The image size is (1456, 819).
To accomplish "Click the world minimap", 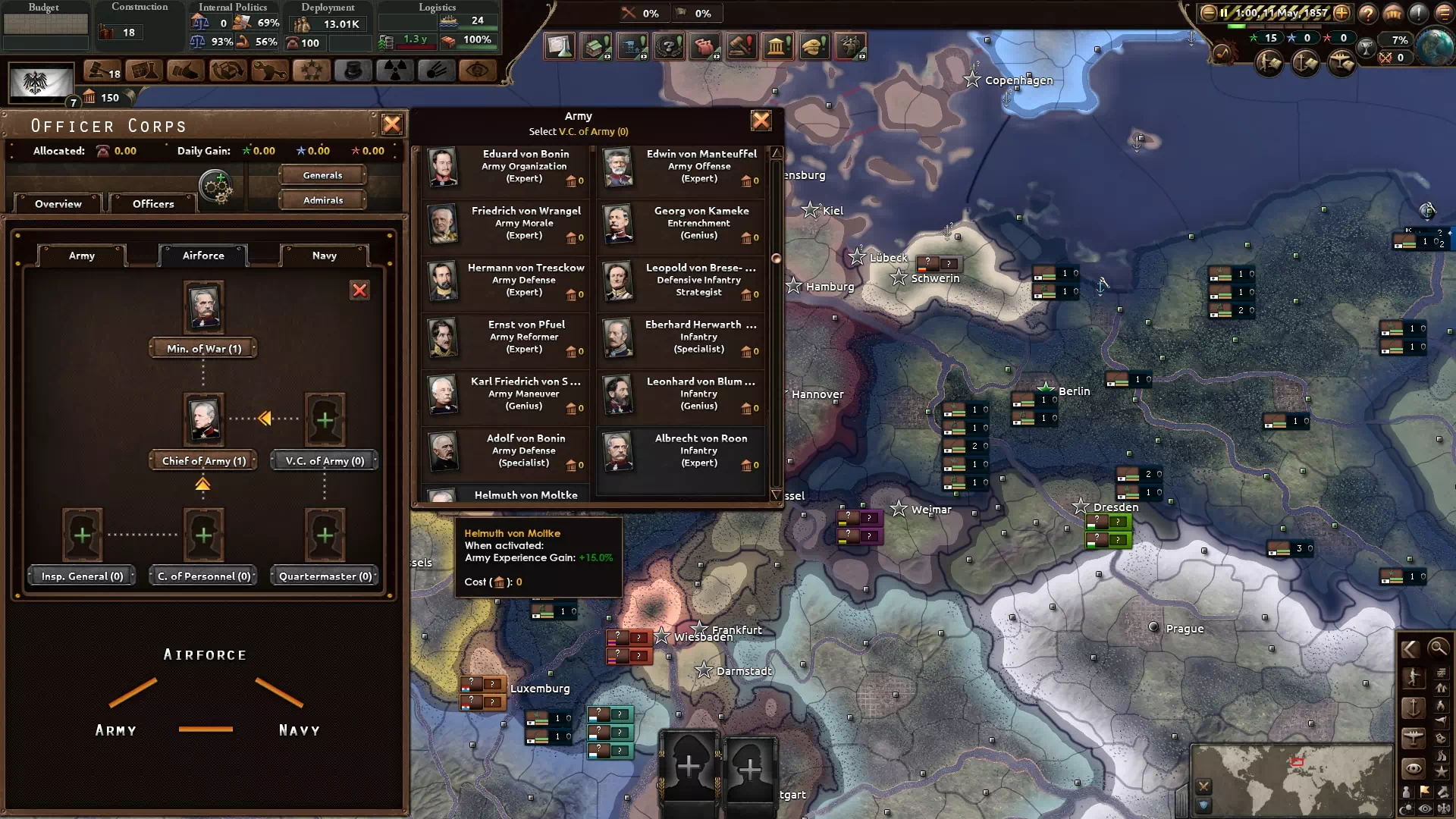I will 1291,779.
